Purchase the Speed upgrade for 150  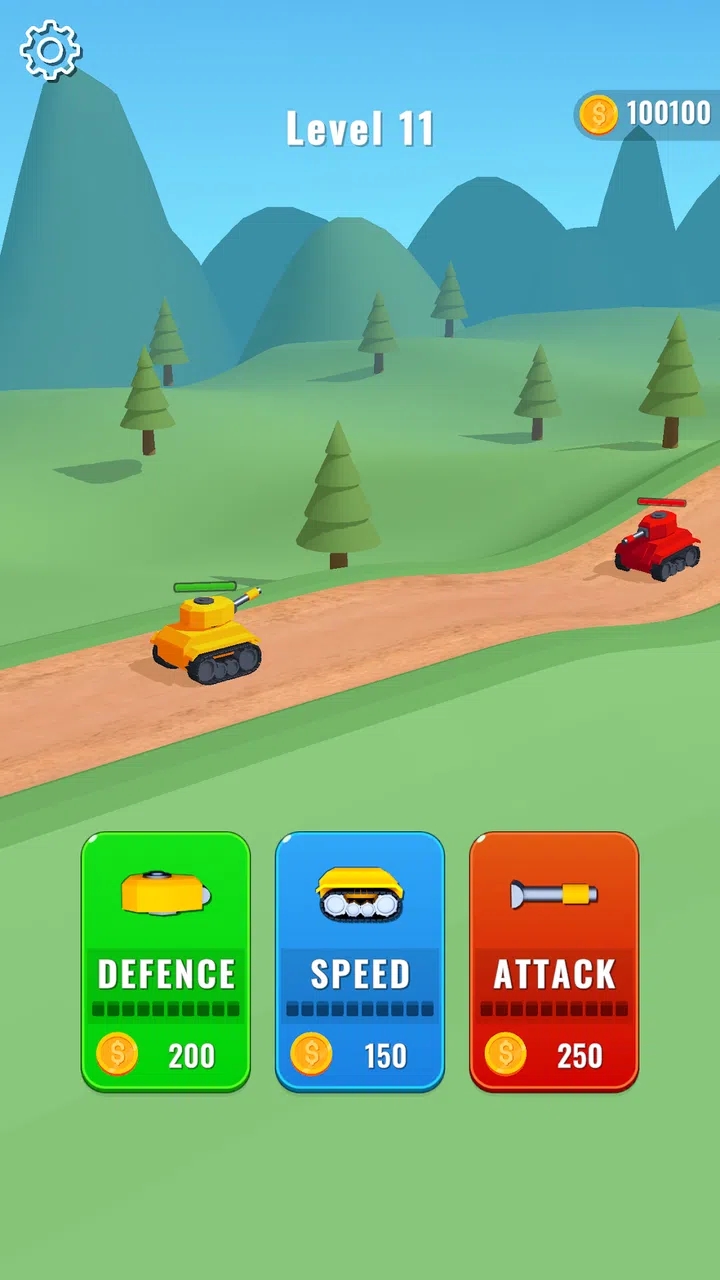pos(360,961)
